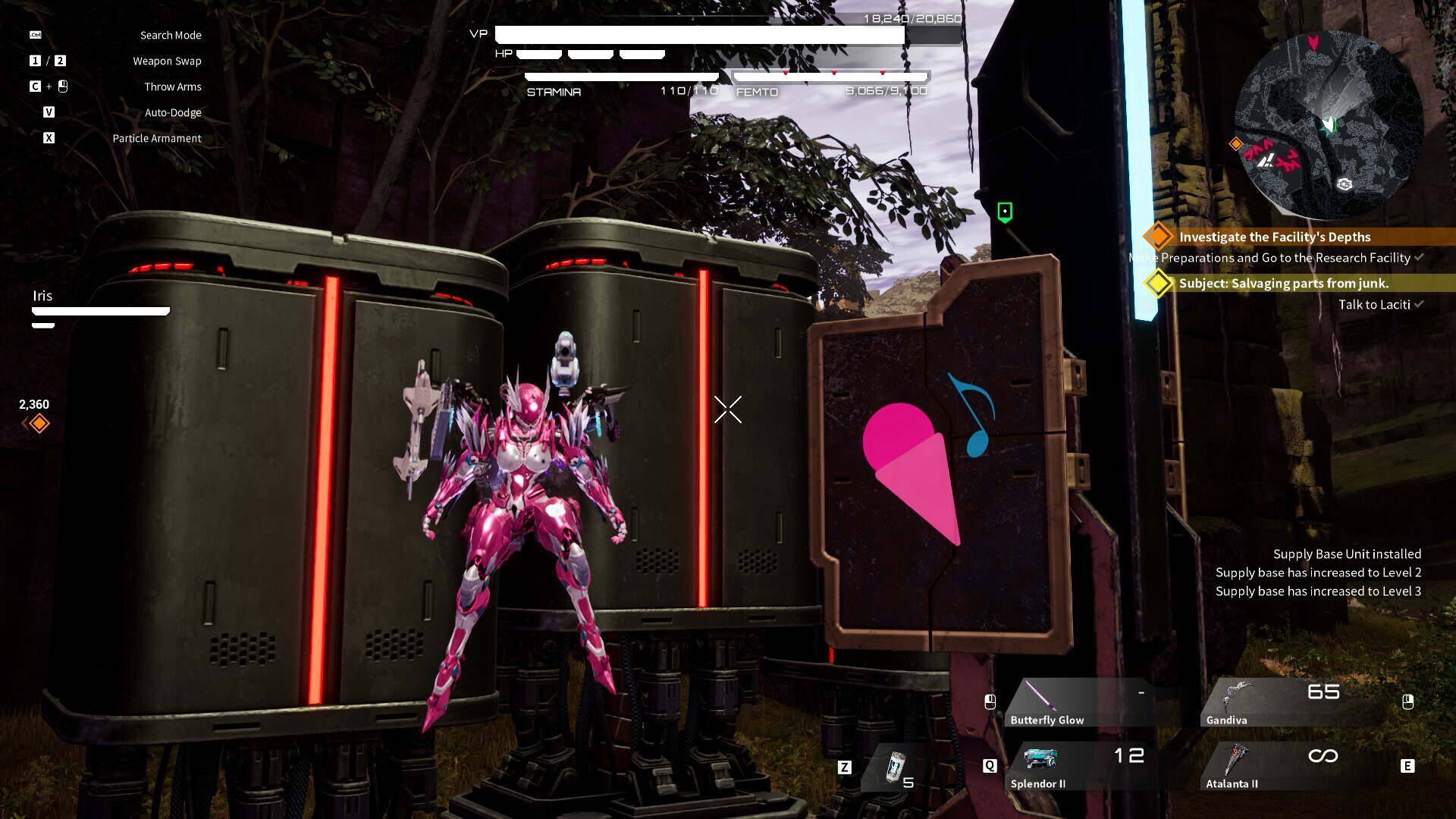Select Salvaging parts from junk quest
1456x819 pixels.
coord(1283,284)
